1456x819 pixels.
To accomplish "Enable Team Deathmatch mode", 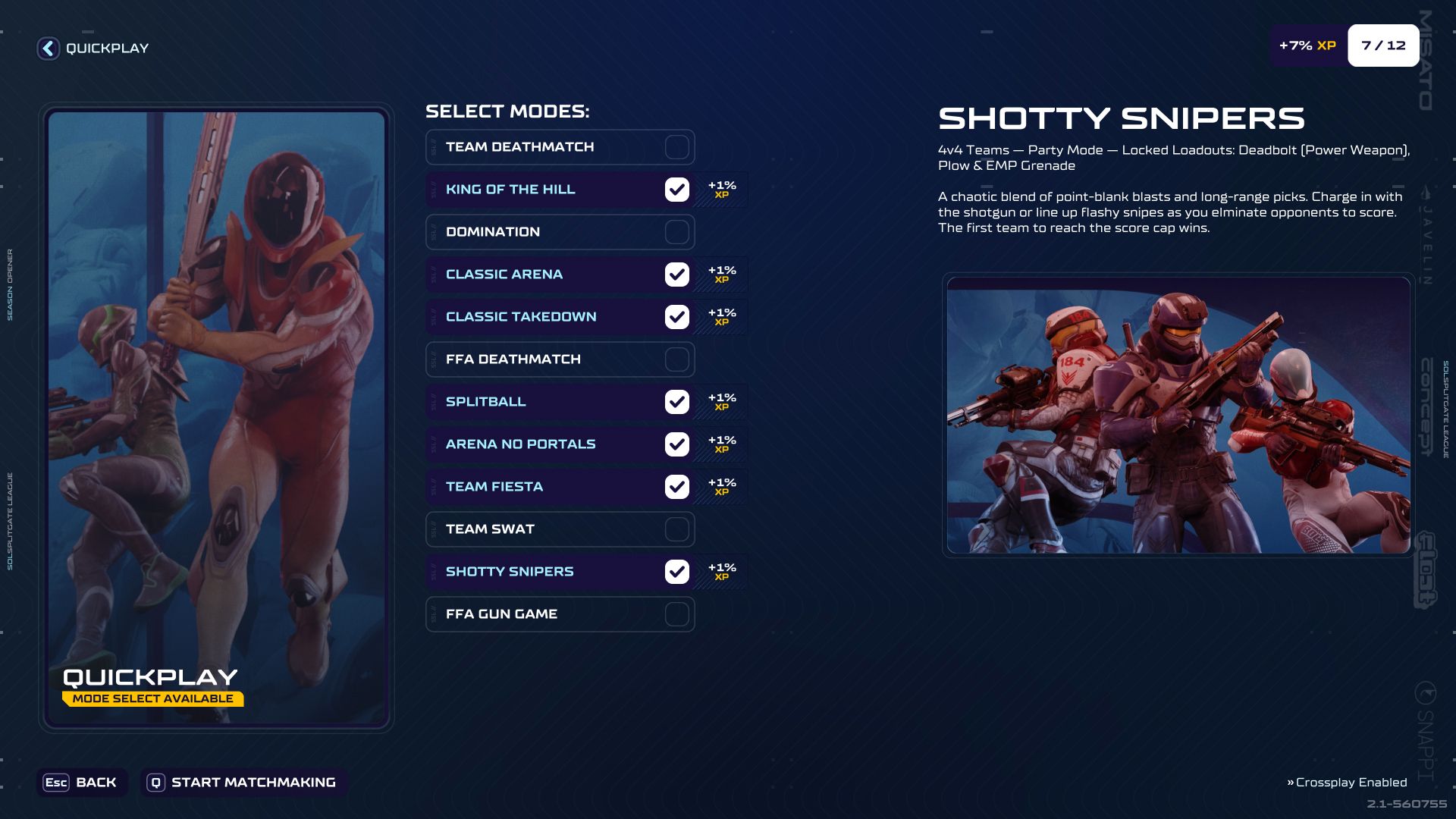I will (676, 147).
